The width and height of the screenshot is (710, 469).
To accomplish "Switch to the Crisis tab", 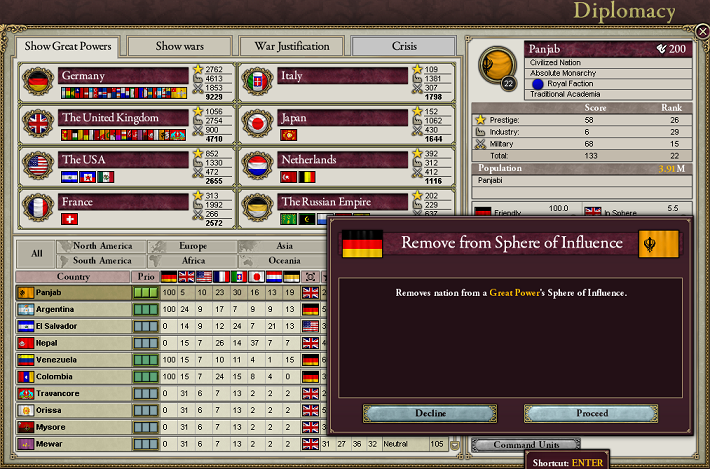I will (x=404, y=46).
